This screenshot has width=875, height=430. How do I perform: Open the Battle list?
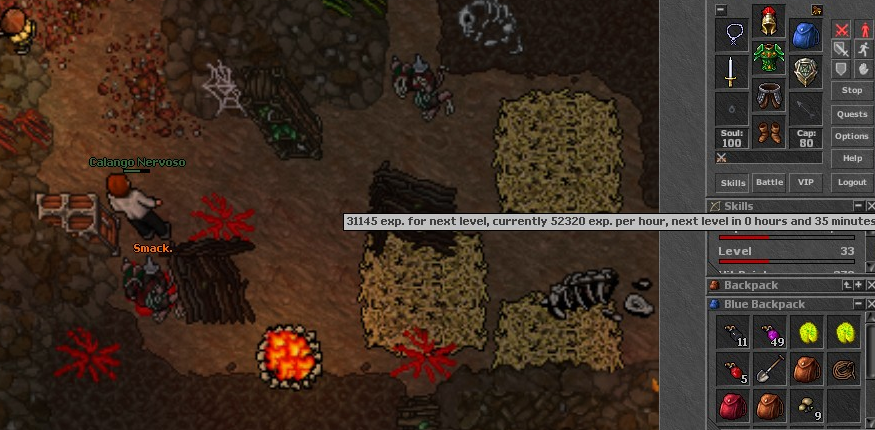(x=768, y=183)
